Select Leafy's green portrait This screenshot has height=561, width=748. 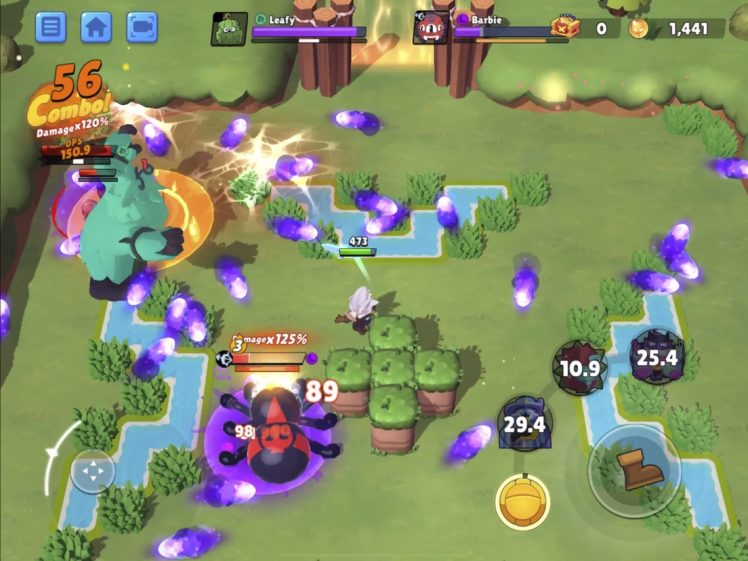click(229, 29)
